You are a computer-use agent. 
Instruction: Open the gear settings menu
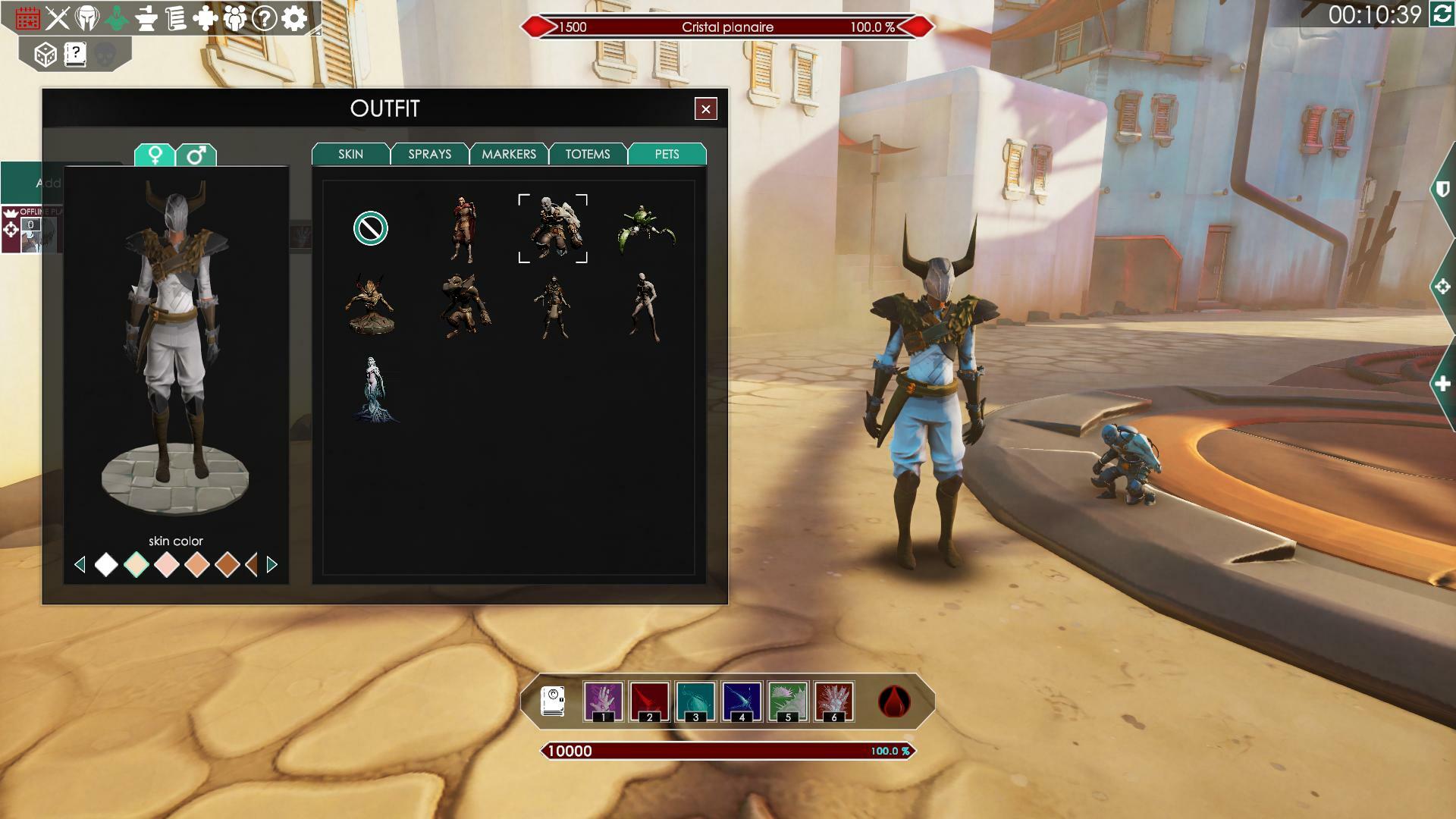pos(294,18)
